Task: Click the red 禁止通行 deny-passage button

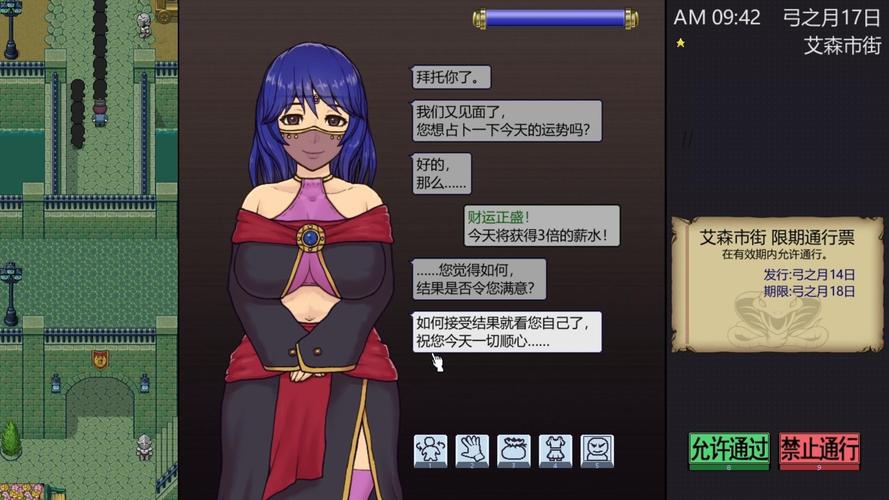Action: (x=819, y=450)
